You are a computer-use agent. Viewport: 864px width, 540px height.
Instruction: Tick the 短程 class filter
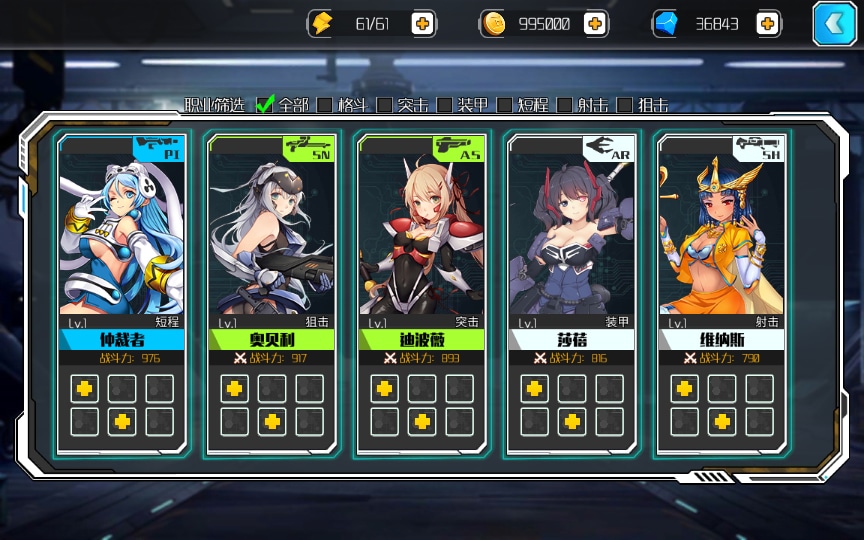tap(505, 104)
